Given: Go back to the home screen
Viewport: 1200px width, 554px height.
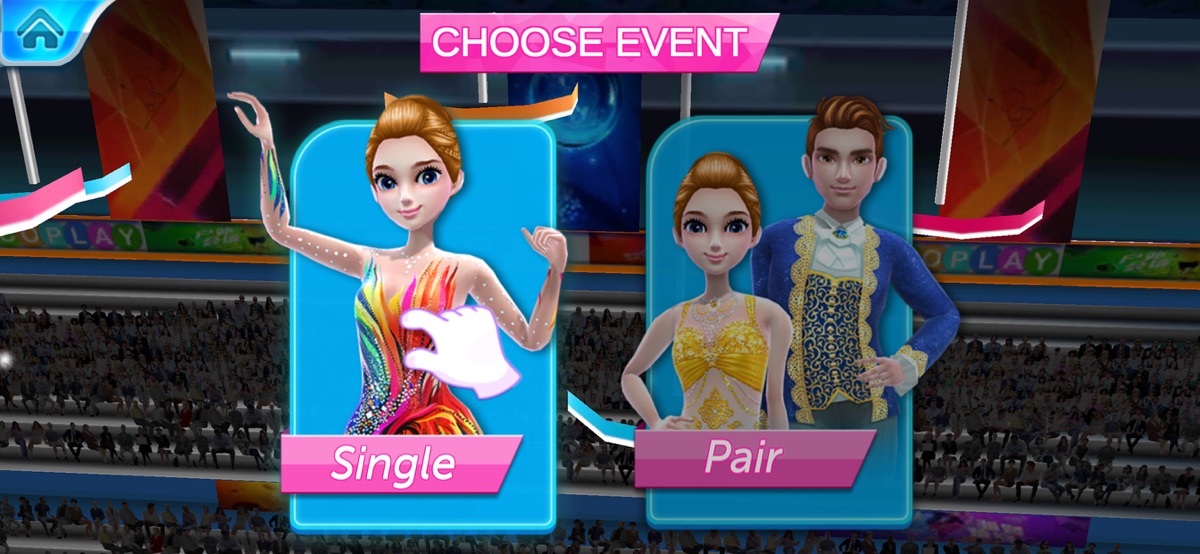Looking at the screenshot, I should (x=40, y=29).
